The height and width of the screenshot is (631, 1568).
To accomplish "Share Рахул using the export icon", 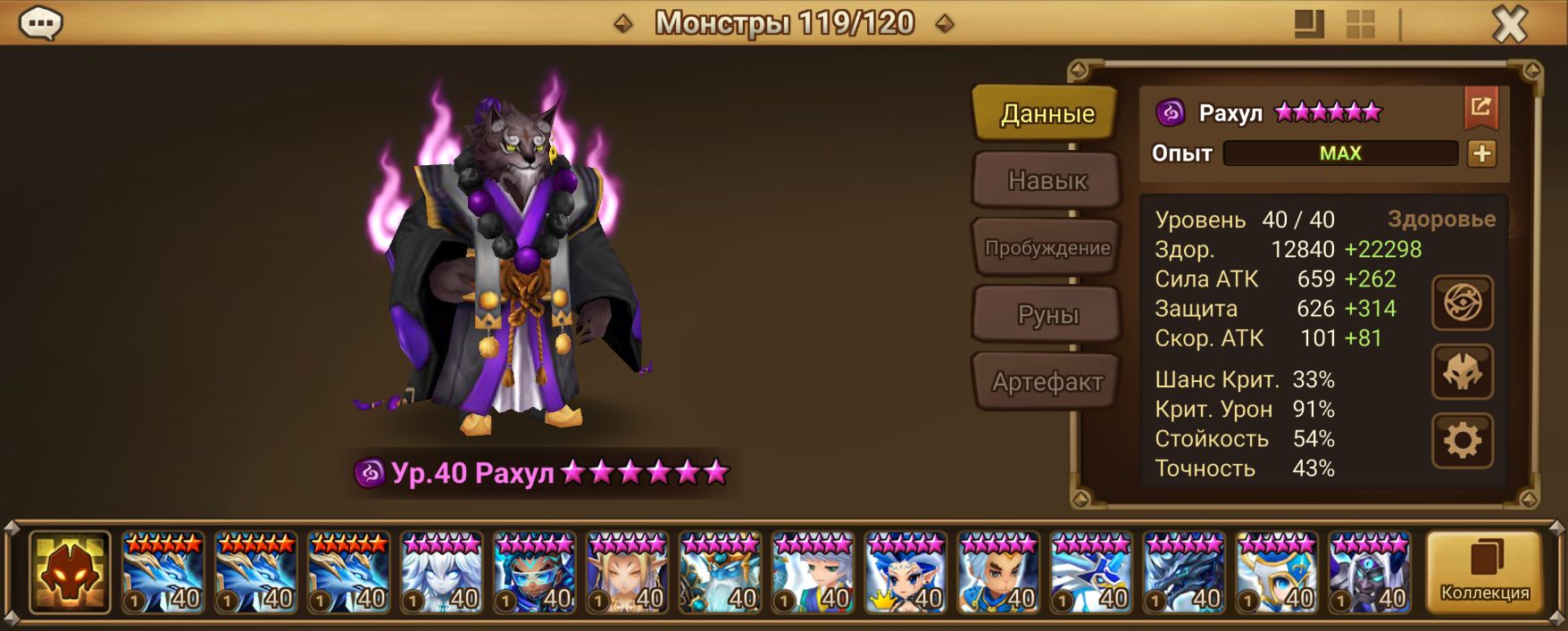I will pos(1480,108).
